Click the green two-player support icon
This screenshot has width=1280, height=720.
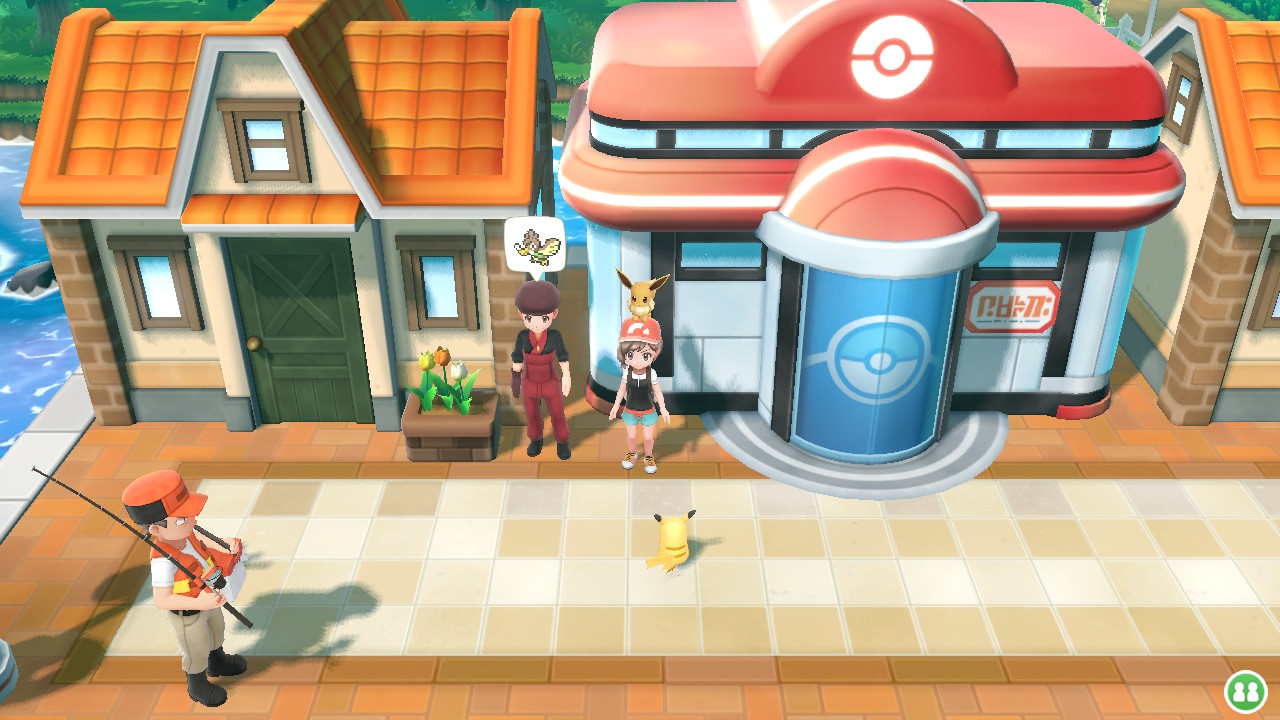1244,690
